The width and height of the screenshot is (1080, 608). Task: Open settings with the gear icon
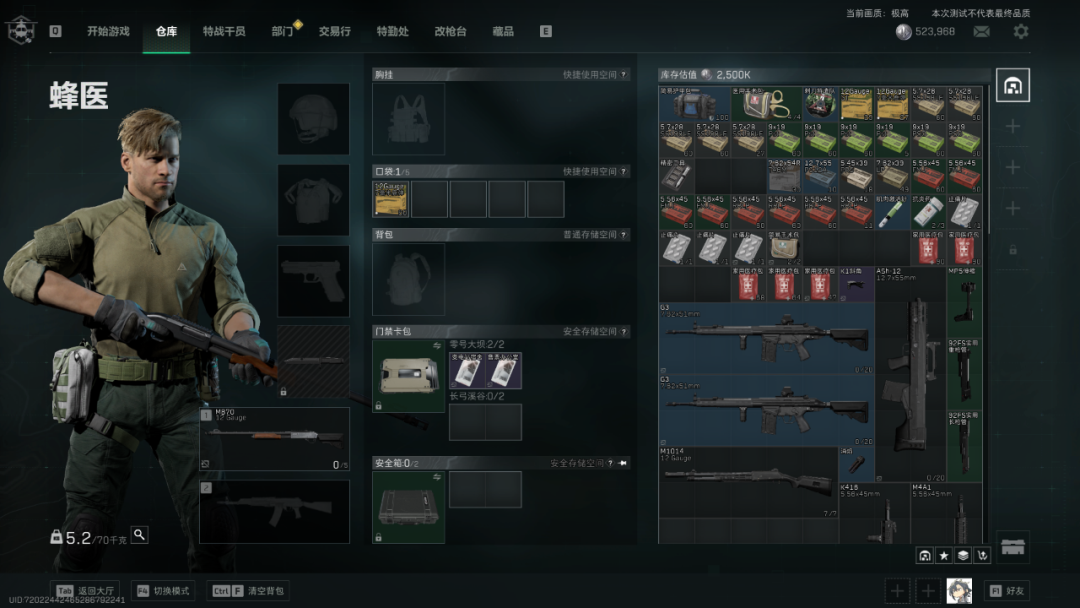click(1020, 32)
